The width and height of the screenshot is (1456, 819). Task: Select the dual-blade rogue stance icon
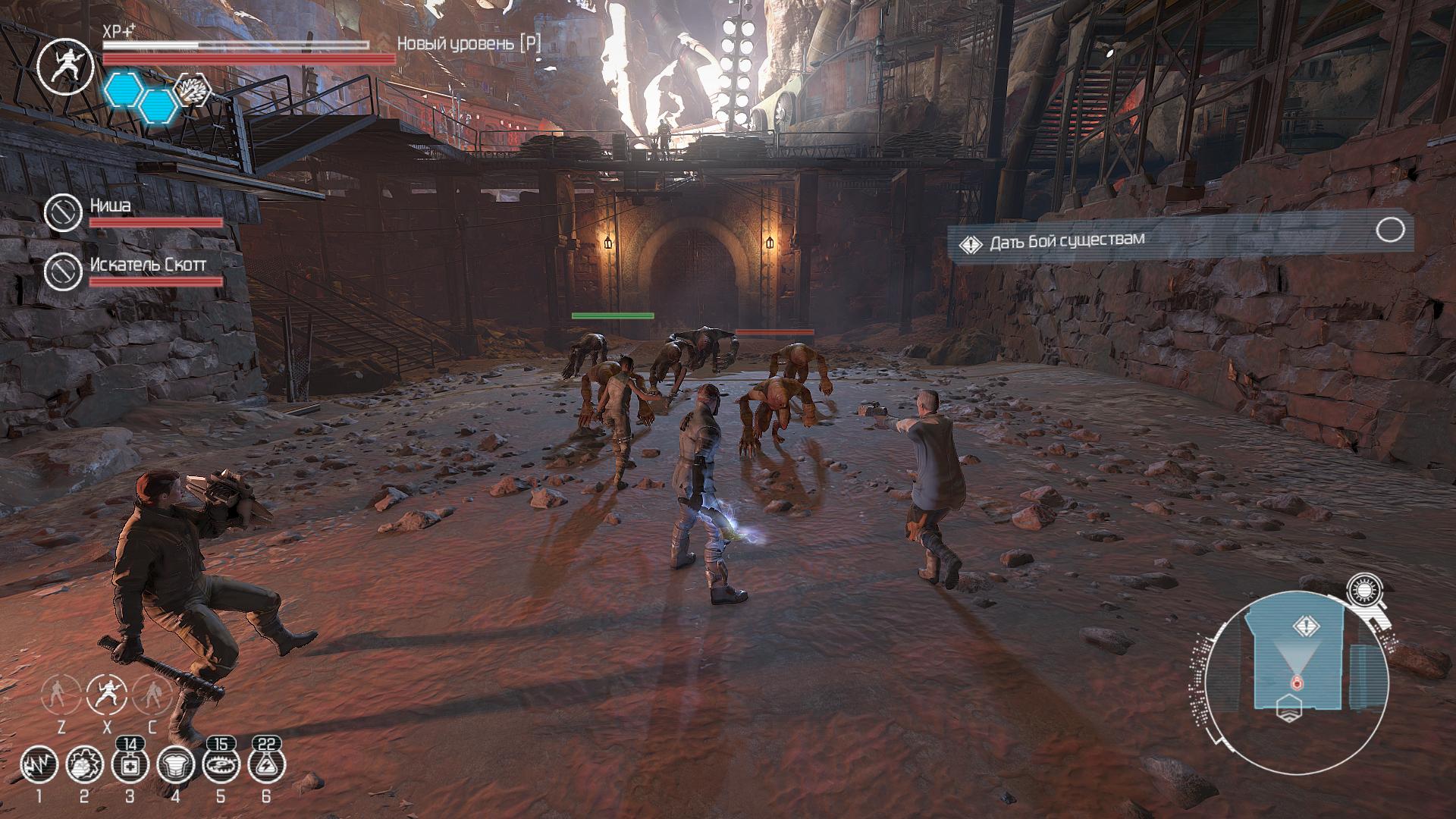(107, 693)
